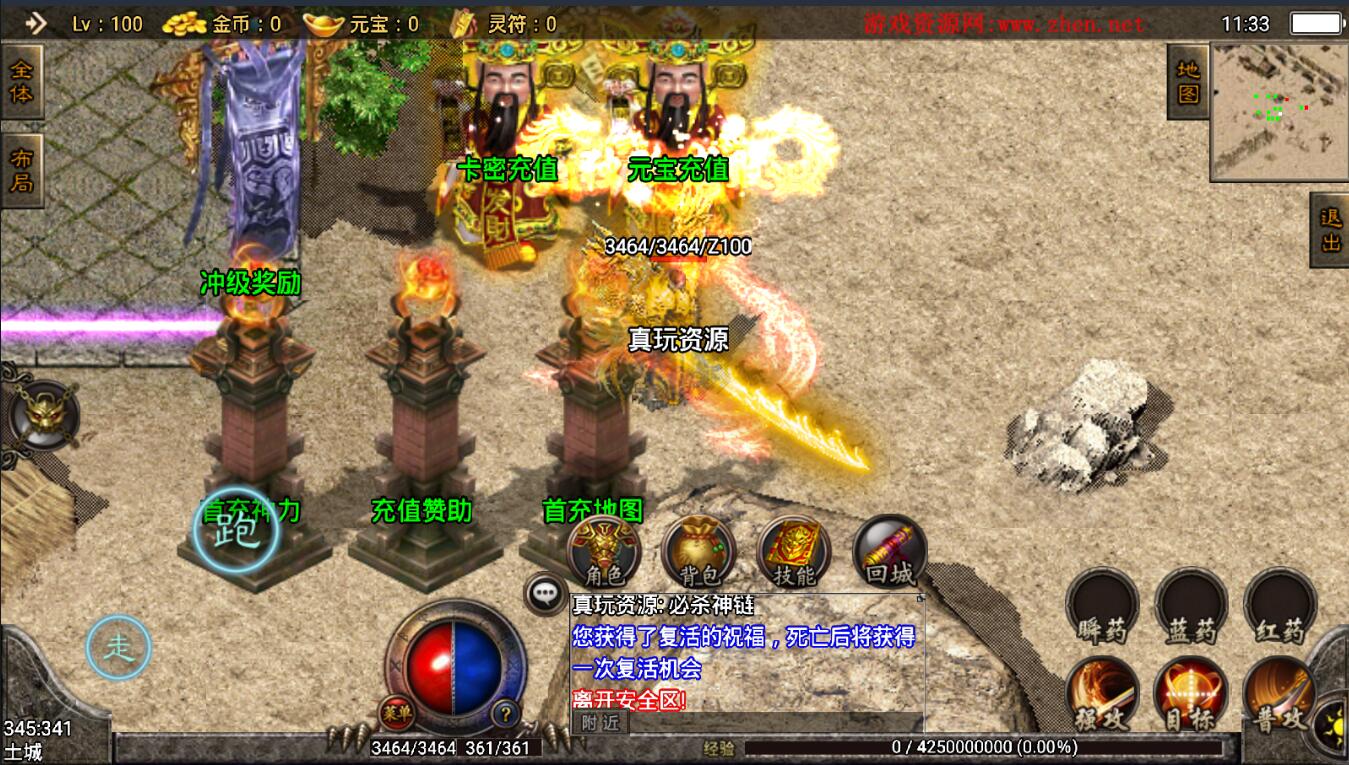Select the 附近 nearby chat channel
This screenshot has height=765, width=1349.
pyautogui.click(x=600, y=722)
